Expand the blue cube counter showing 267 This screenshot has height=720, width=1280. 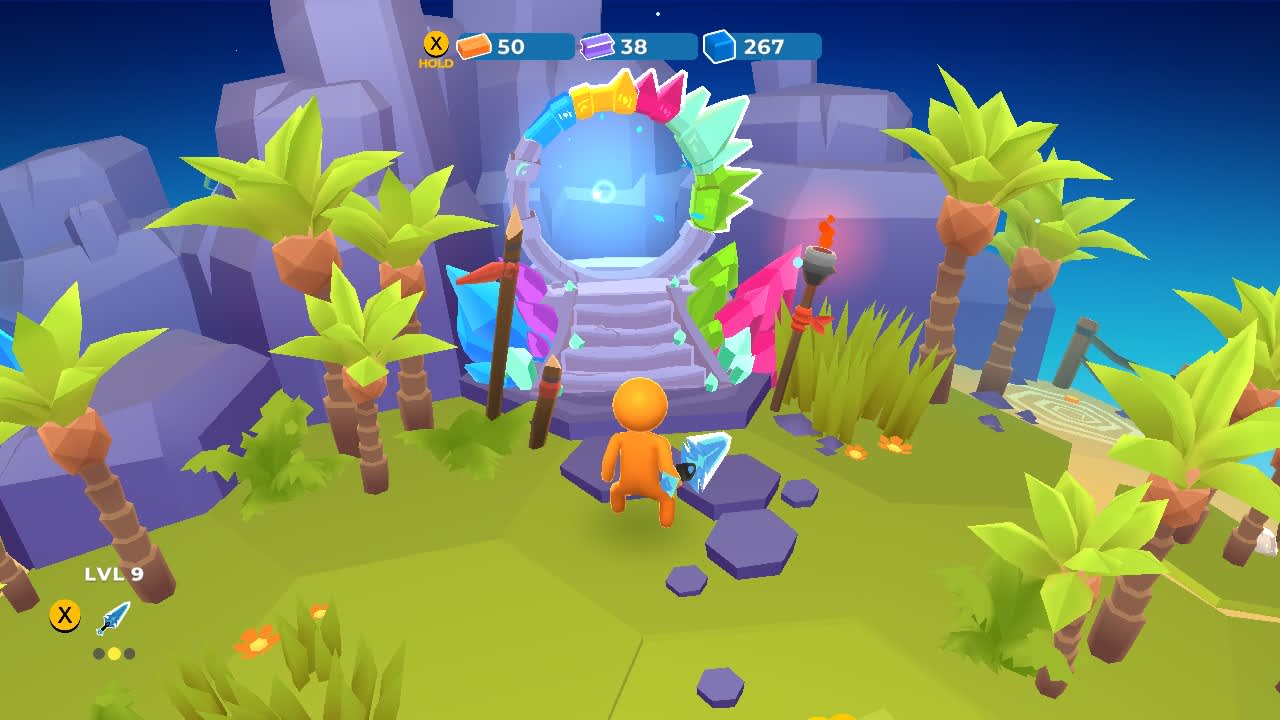tap(763, 45)
